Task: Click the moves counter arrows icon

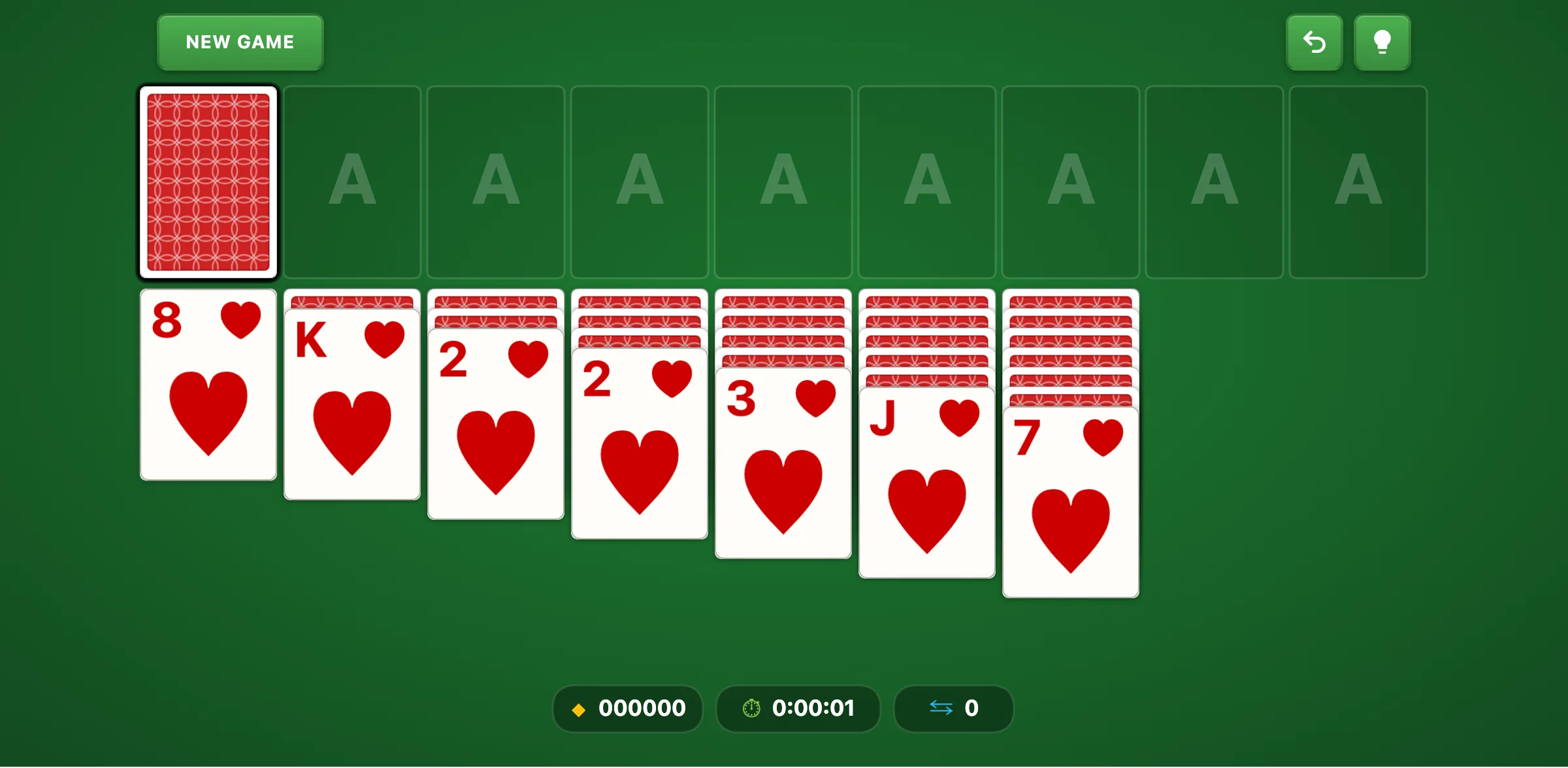Action: [x=941, y=708]
